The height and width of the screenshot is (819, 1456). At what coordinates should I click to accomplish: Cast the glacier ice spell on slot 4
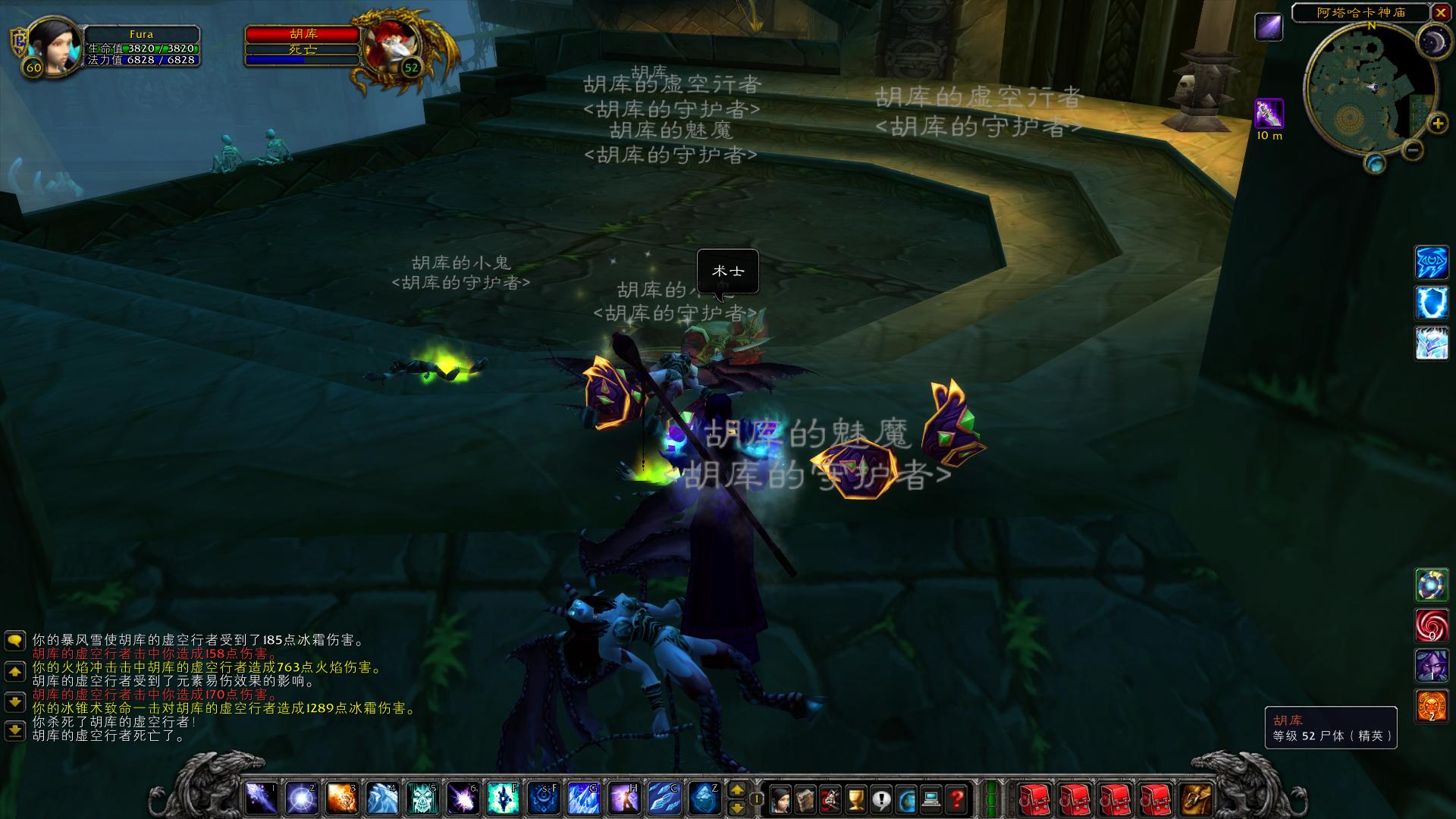pos(382,798)
